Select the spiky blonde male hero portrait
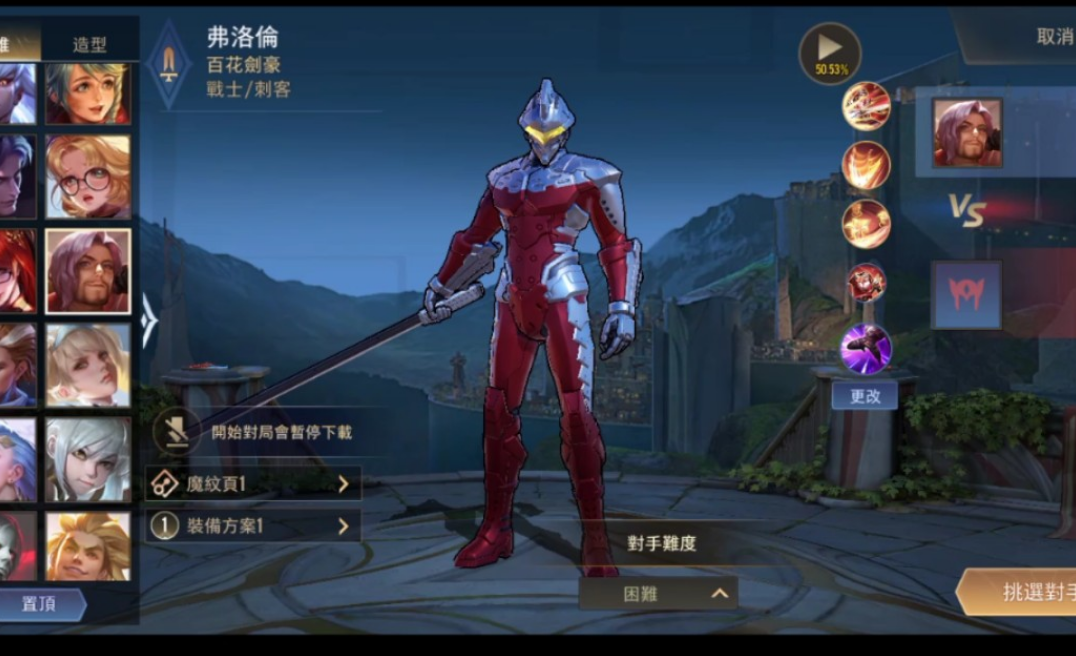Image resolution: width=1076 pixels, height=656 pixels. point(87,546)
